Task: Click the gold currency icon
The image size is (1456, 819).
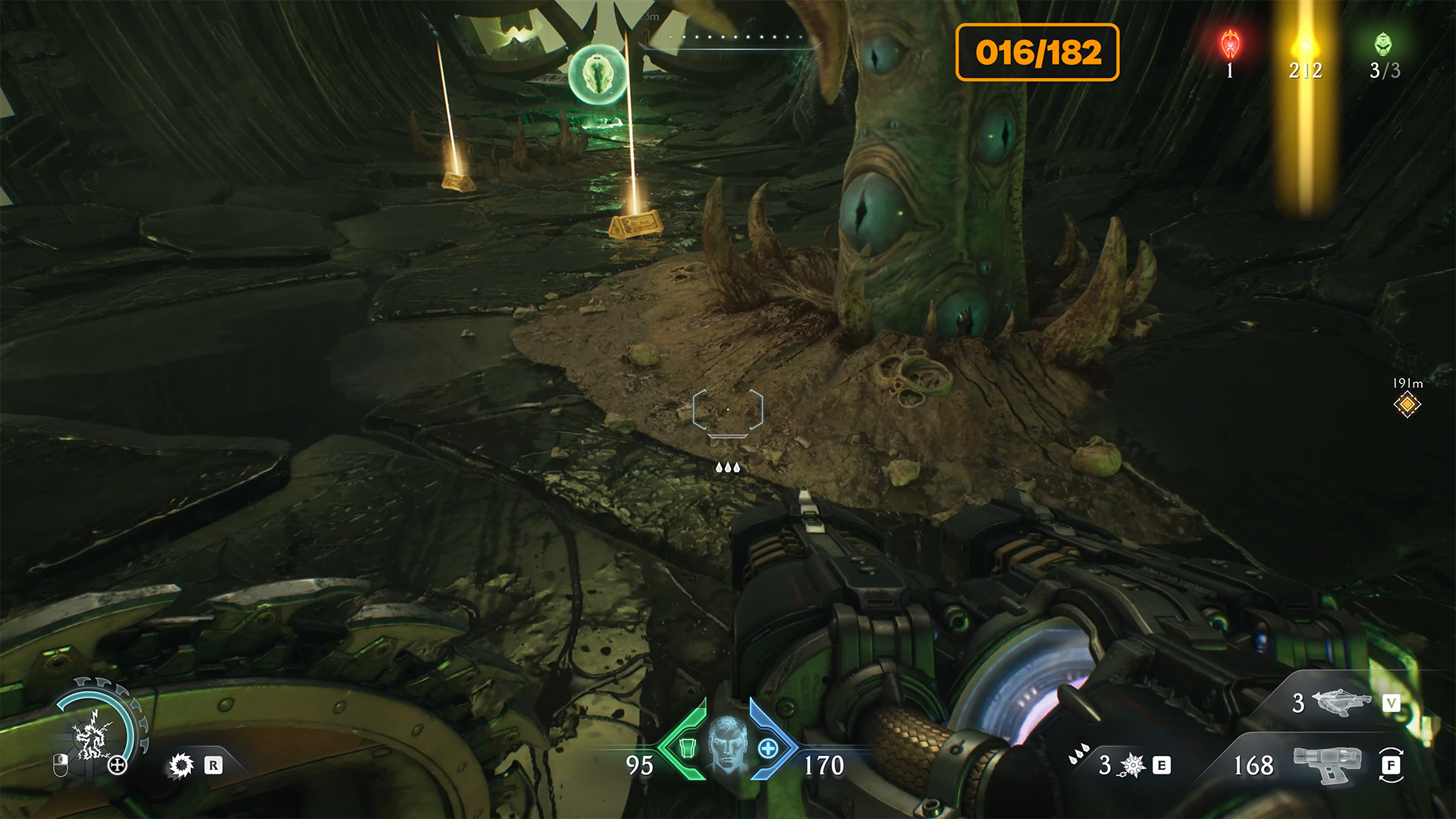Action: 1305,45
